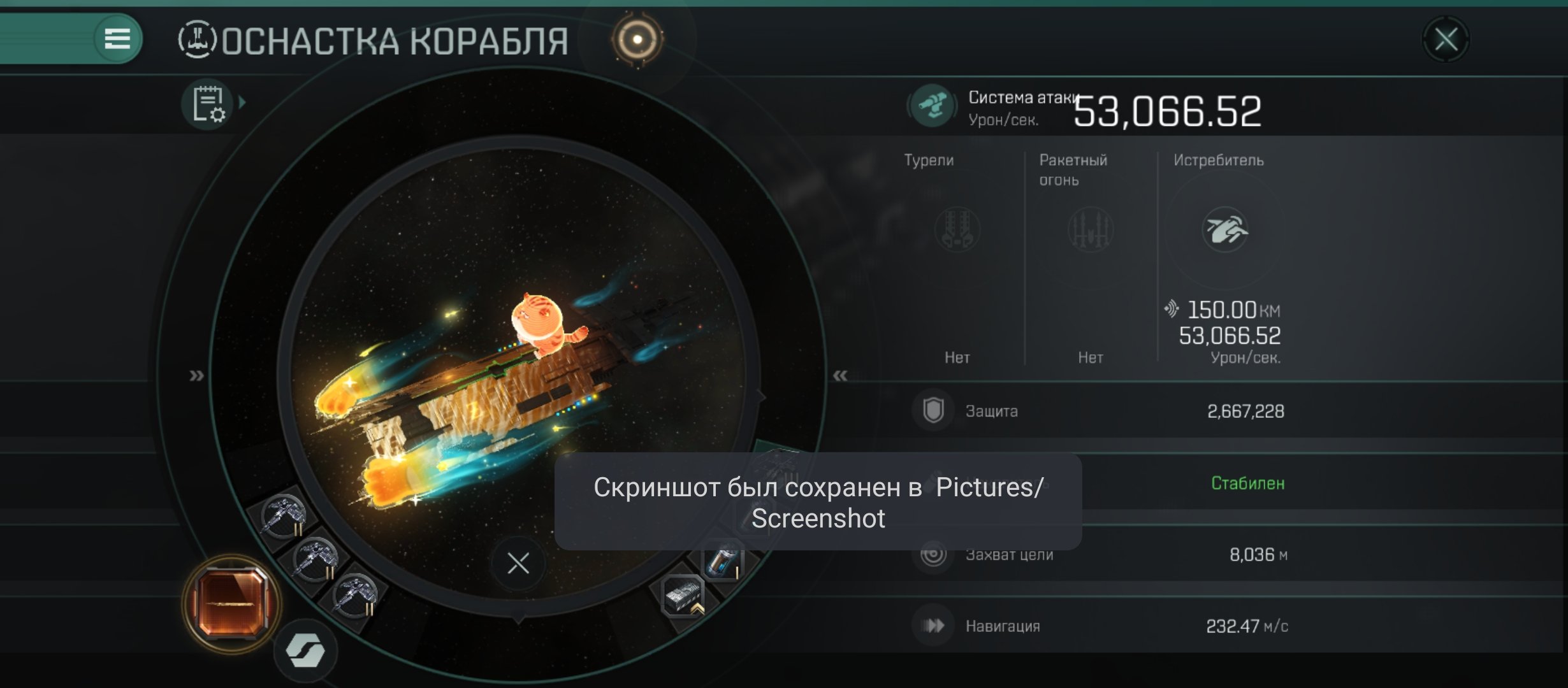Select the orange ship skin tile
The height and width of the screenshot is (688, 1568).
[231, 603]
